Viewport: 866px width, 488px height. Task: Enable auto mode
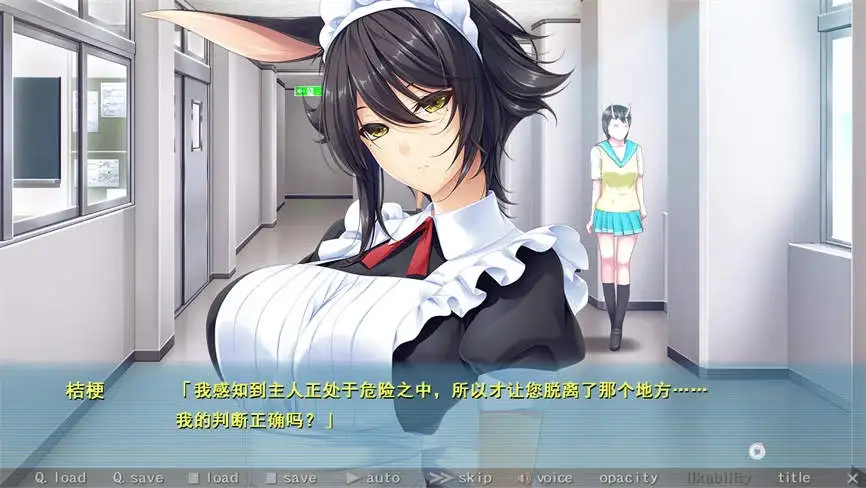click(x=373, y=478)
